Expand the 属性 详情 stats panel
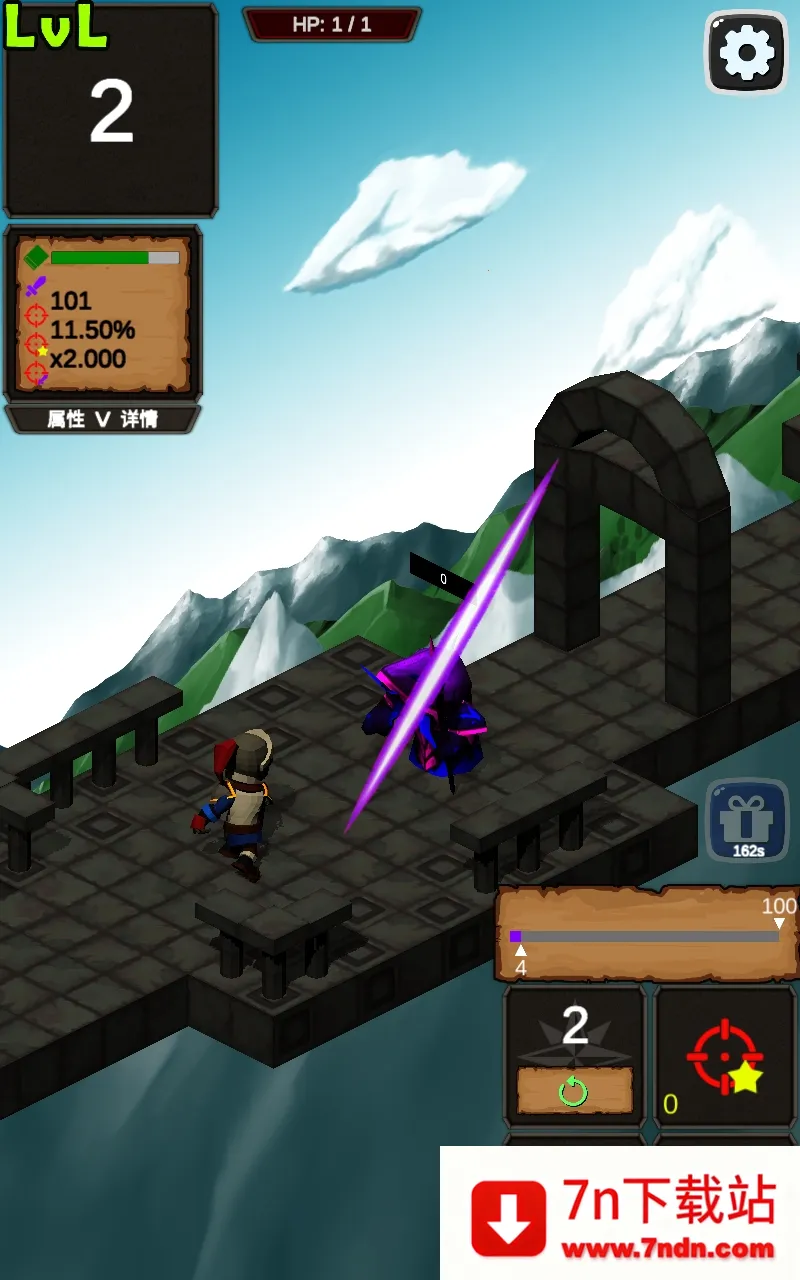Image resolution: width=800 pixels, height=1280 pixels. point(103,419)
